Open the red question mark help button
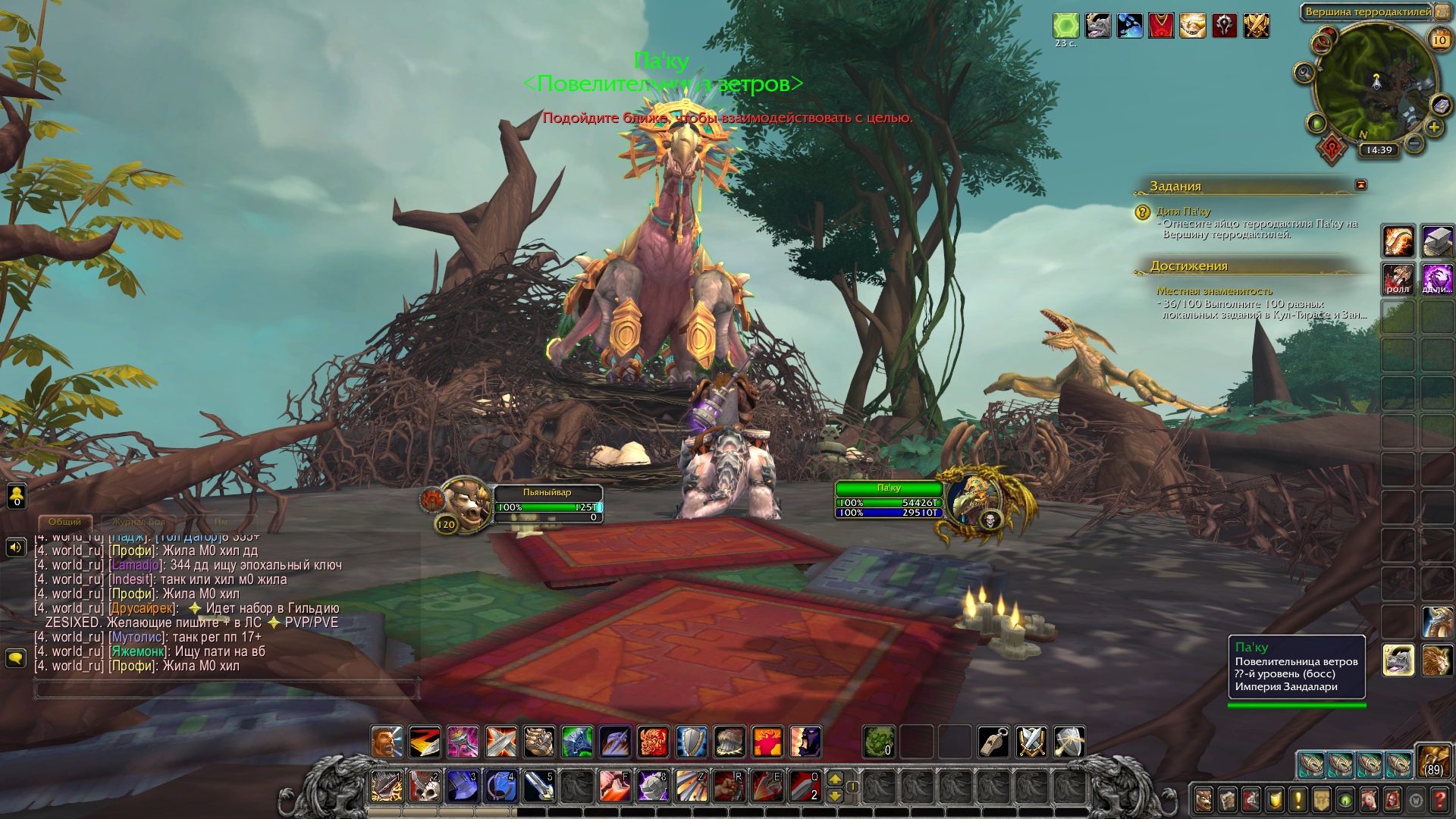1456x819 pixels. pos(1439,800)
